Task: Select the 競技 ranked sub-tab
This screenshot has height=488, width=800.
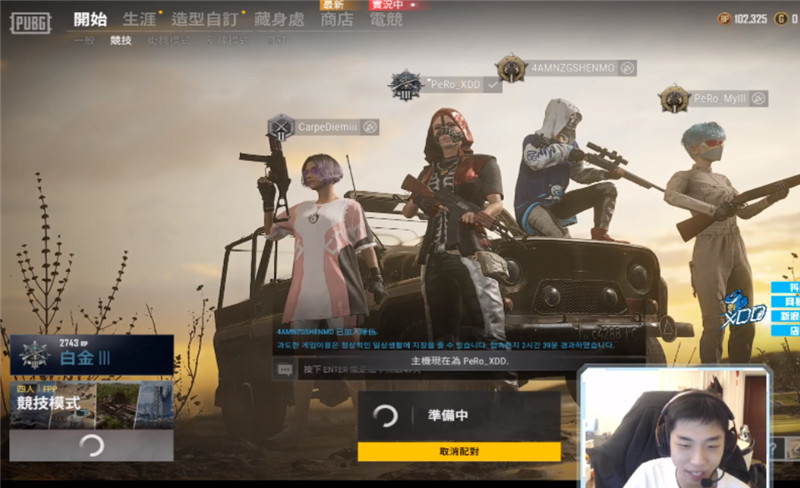Action: click(121, 40)
